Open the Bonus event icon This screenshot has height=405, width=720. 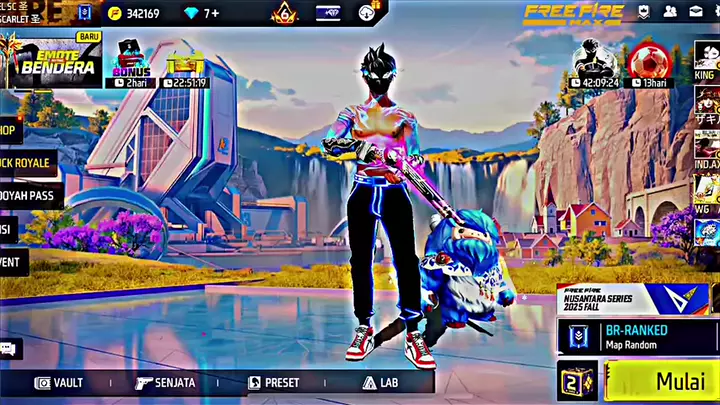click(x=132, y=63)
